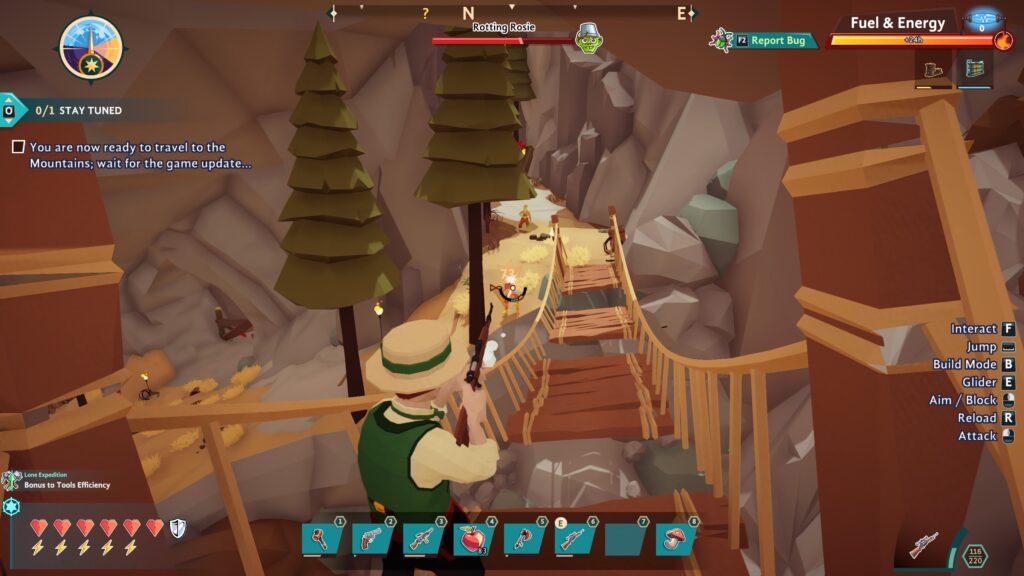The height and width of the screenshot is (576, 1024).
Task: Open the compass clock dial icon
Action: click(x=91, y=49)
